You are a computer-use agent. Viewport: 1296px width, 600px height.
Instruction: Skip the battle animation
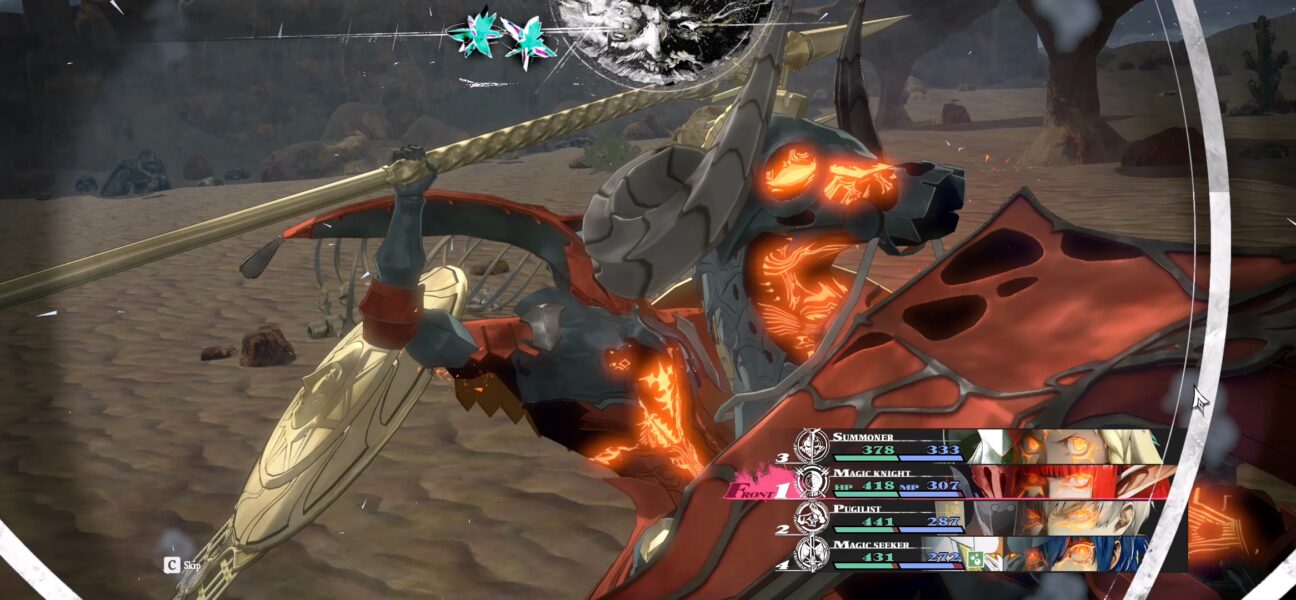pos(182,565)
